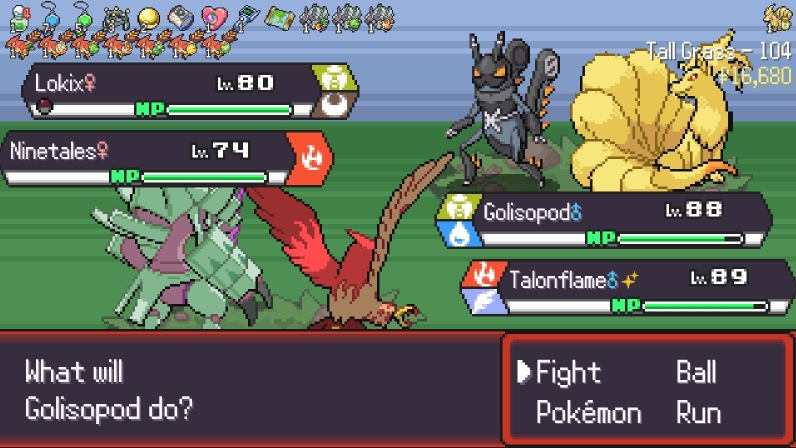Select the green map item icon

coord(281,17)
